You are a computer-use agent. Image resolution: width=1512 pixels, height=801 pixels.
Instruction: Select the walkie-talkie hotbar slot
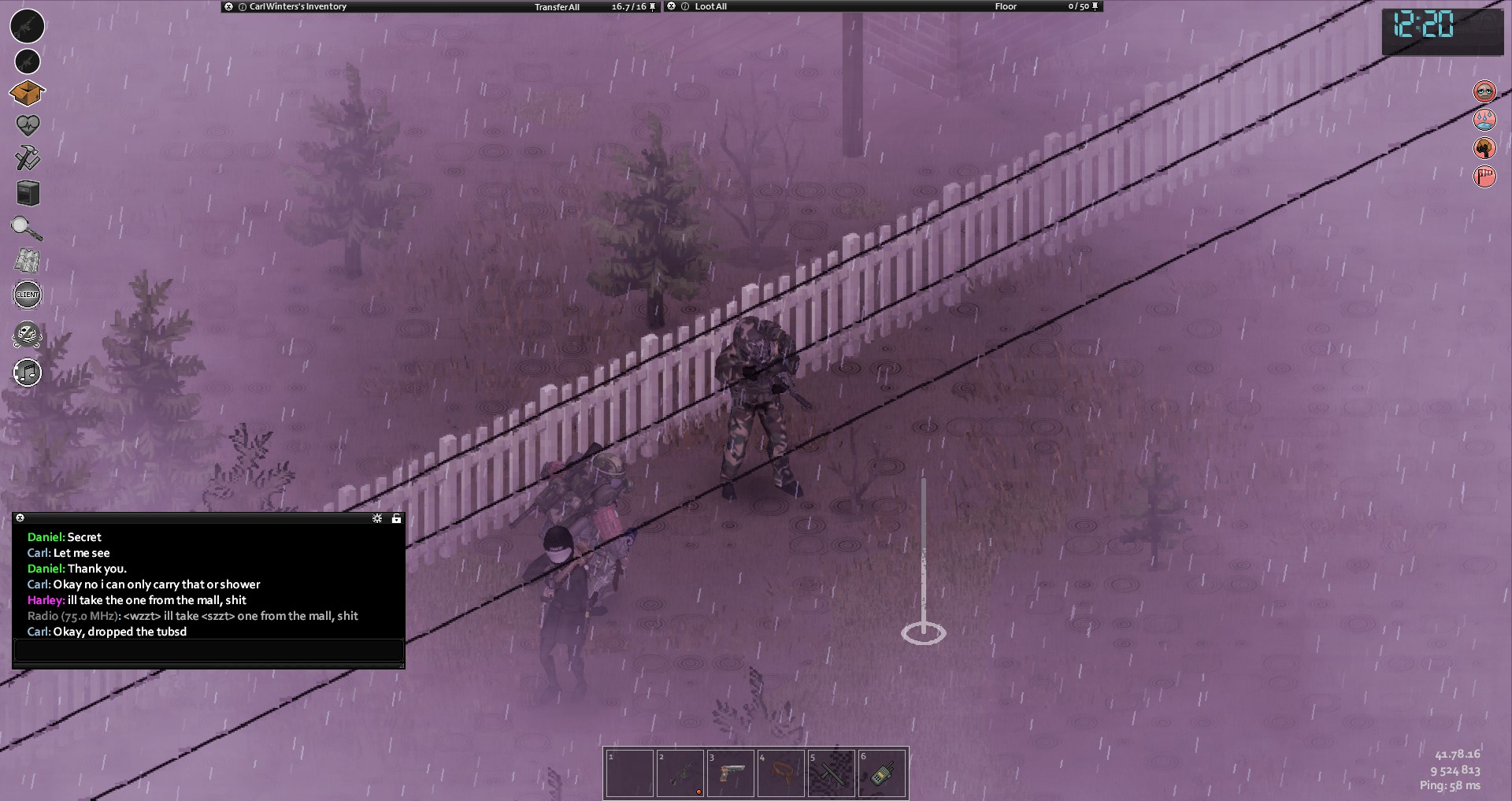tap(882, 773)
